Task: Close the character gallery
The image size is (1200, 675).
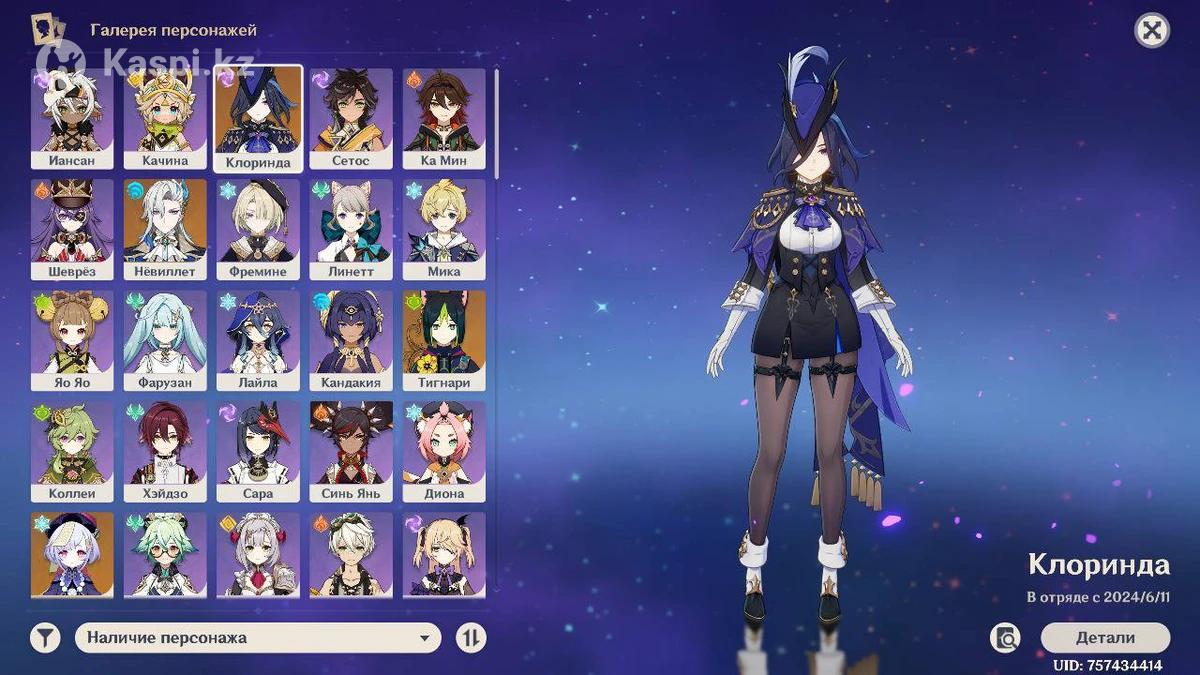Action: coord(1152,31)
